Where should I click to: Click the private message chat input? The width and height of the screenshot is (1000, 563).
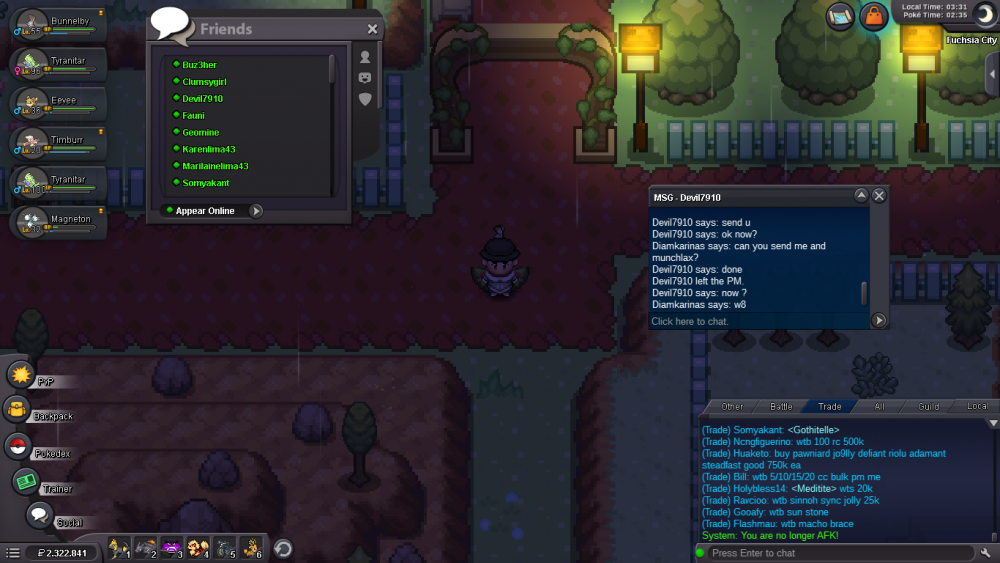[x=758, y=321]
